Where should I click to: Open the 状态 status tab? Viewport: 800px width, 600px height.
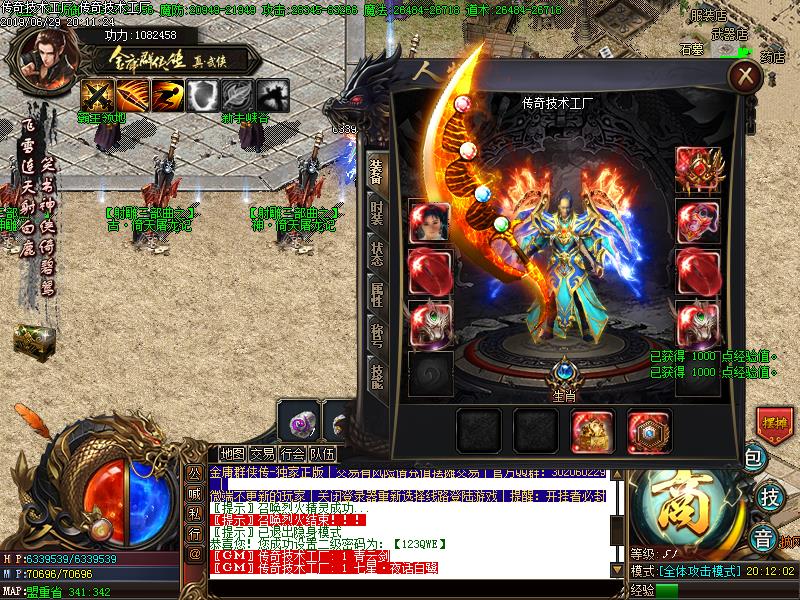click(x=376, y=253)
